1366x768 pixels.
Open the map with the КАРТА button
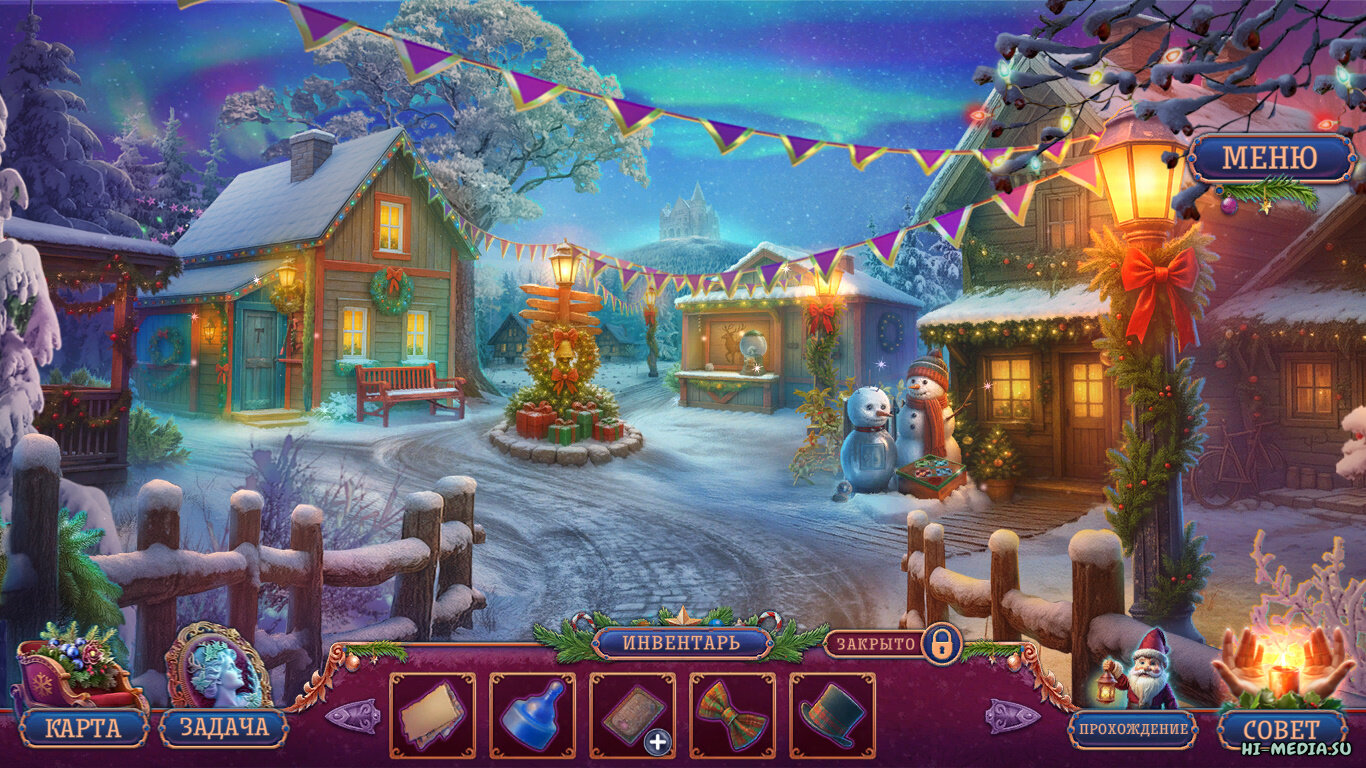(82, 727)
